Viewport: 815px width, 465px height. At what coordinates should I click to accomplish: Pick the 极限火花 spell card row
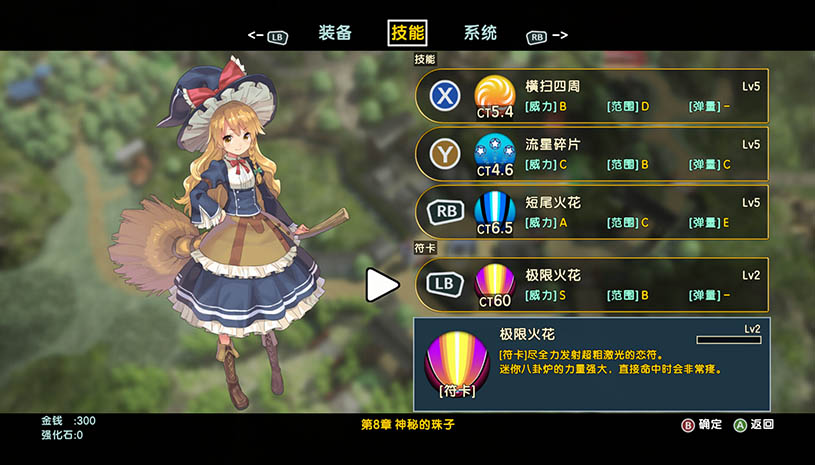pyautogui.click(x=592, y=284)
